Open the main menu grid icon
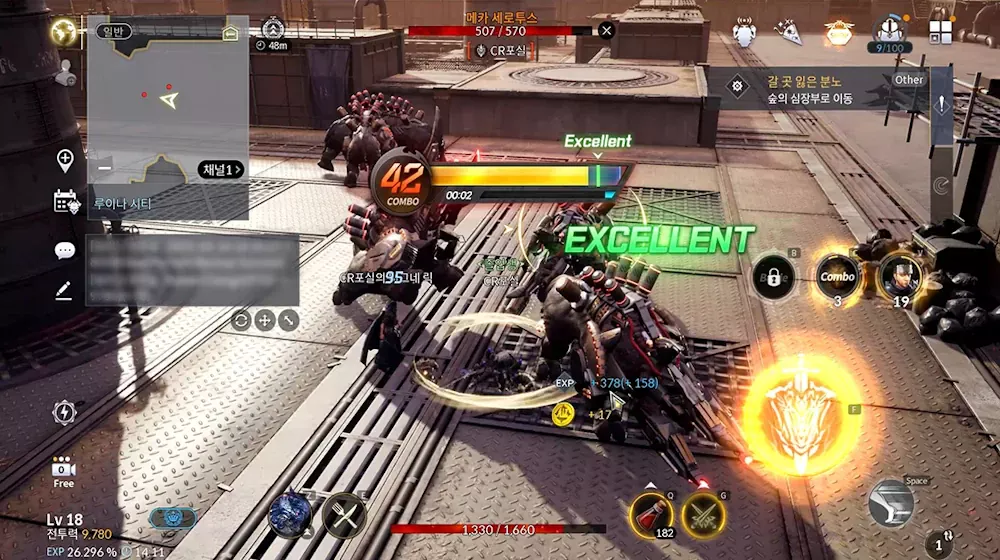The width and height of the screenshot is (1000, 560). [x=940, y=31]
